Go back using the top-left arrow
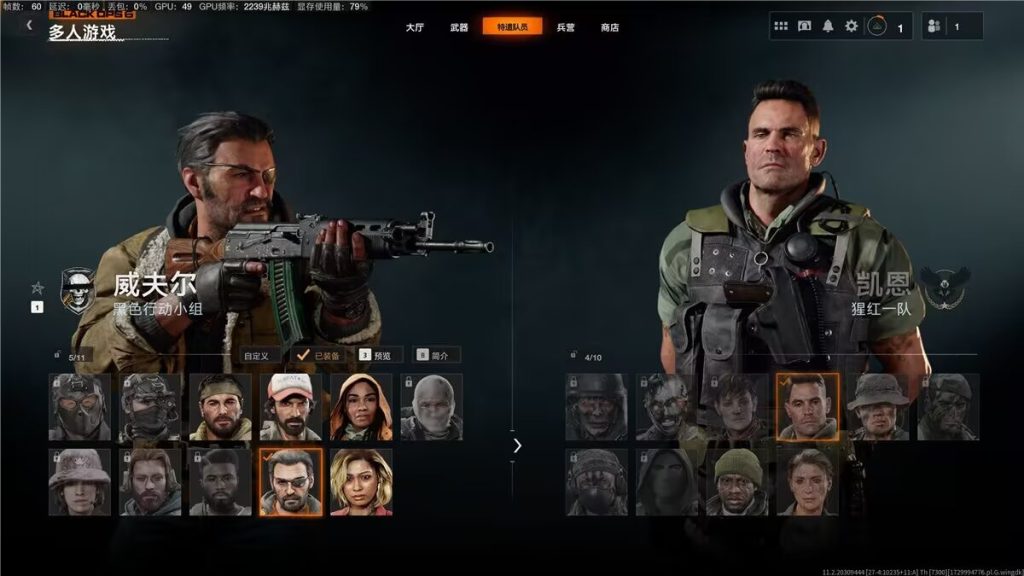 click(29, 25)
